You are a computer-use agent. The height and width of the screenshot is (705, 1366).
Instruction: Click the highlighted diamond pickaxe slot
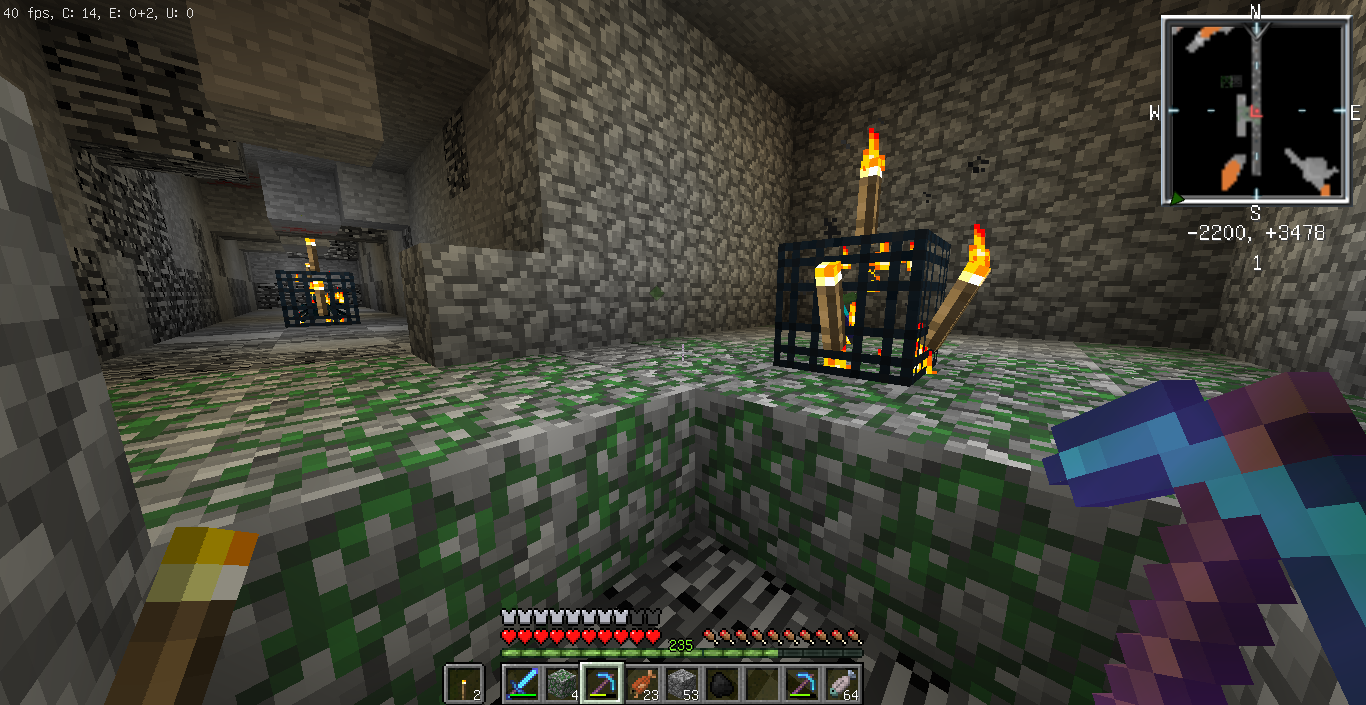tap(602, 684)
